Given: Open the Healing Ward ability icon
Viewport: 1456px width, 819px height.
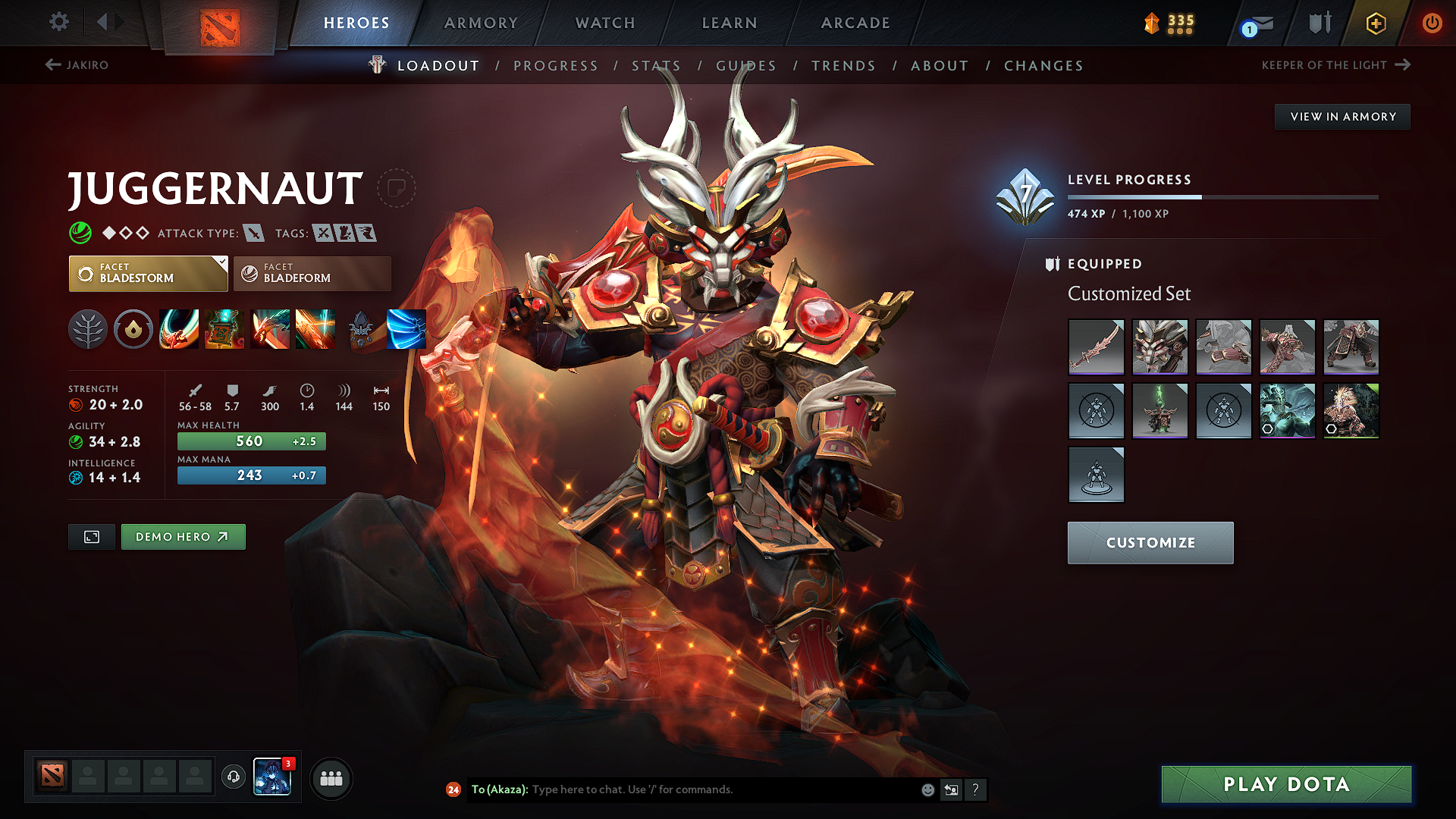Looking at the screenshot, I should coord(224,329).
